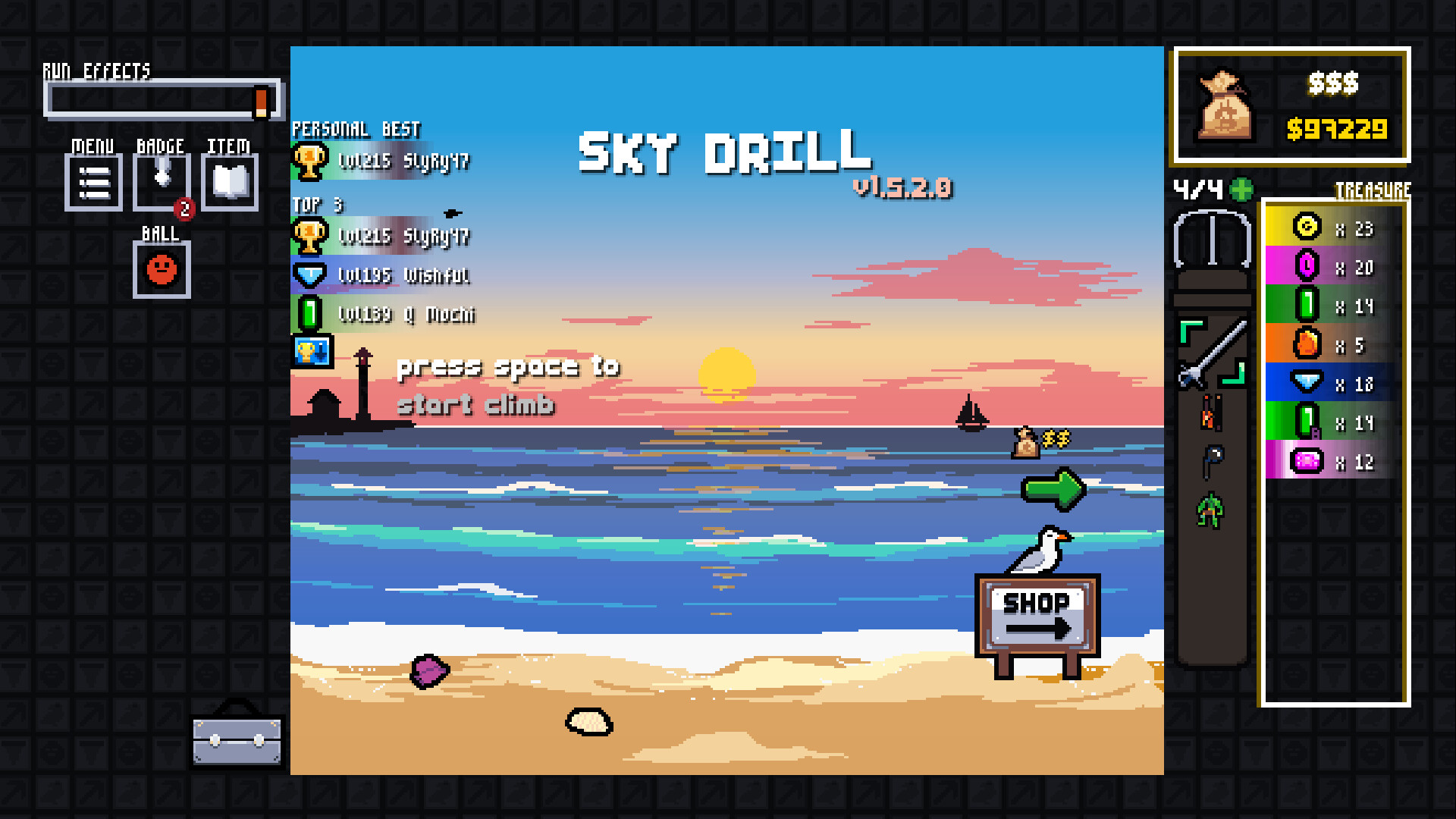The image size is (1456, 819).
Task: Select the Badge icon with notification
Action: click(161, 180)
